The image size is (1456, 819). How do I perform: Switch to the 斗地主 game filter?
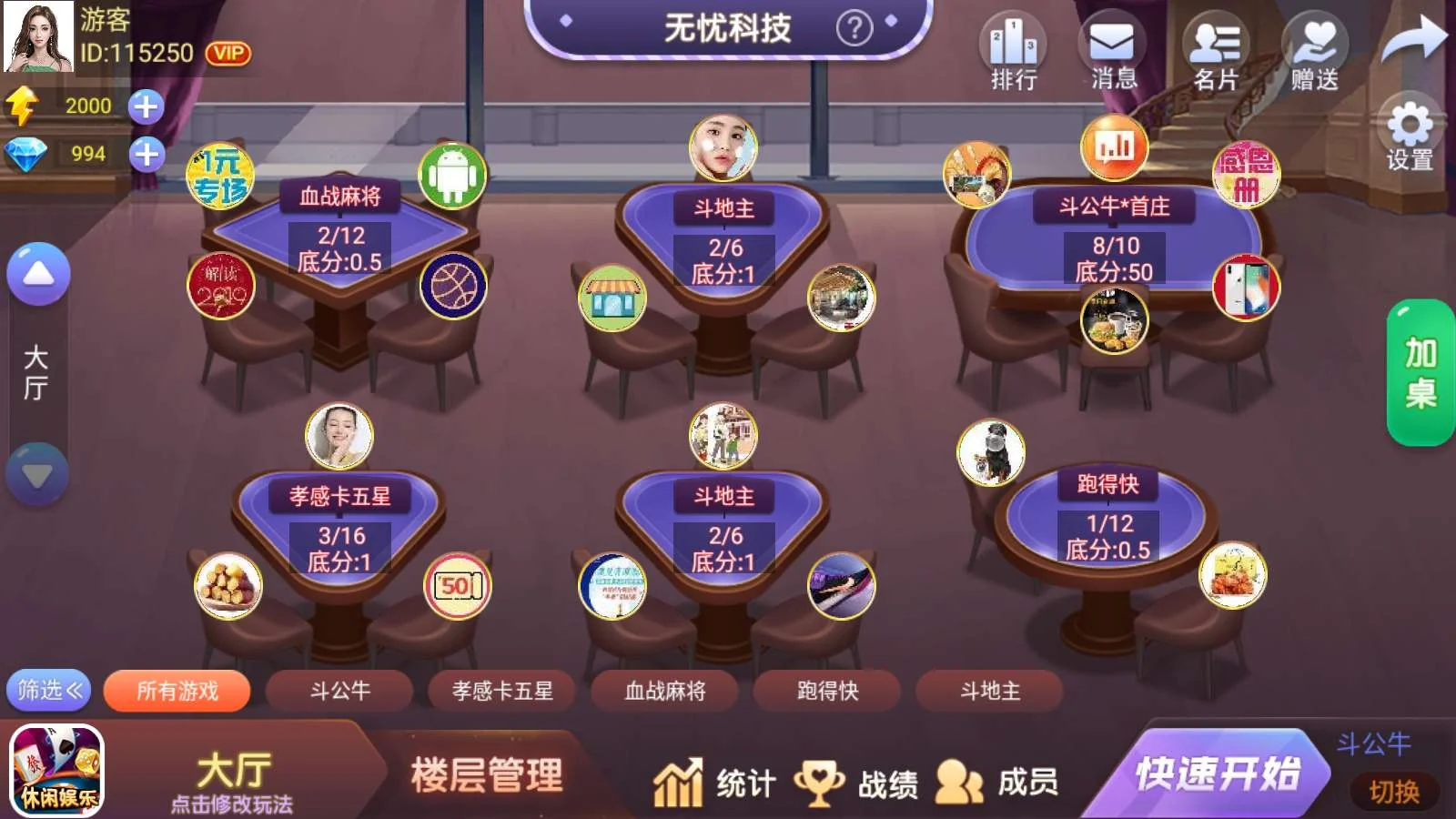(988, 692)
